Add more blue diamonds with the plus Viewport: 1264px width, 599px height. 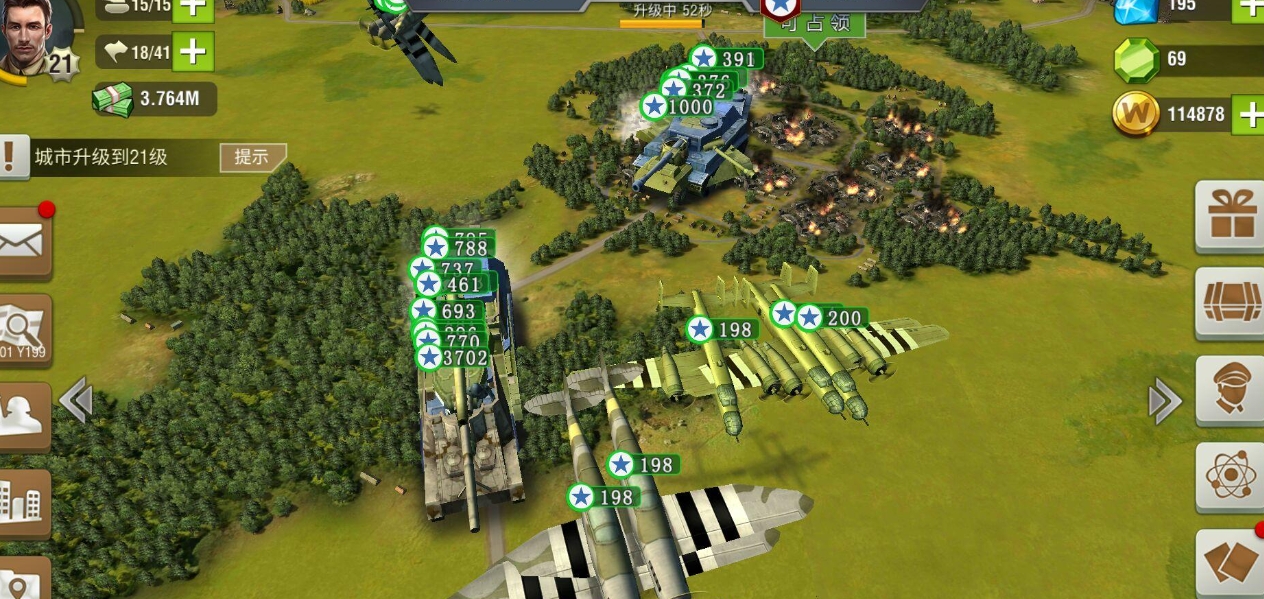1249,8
